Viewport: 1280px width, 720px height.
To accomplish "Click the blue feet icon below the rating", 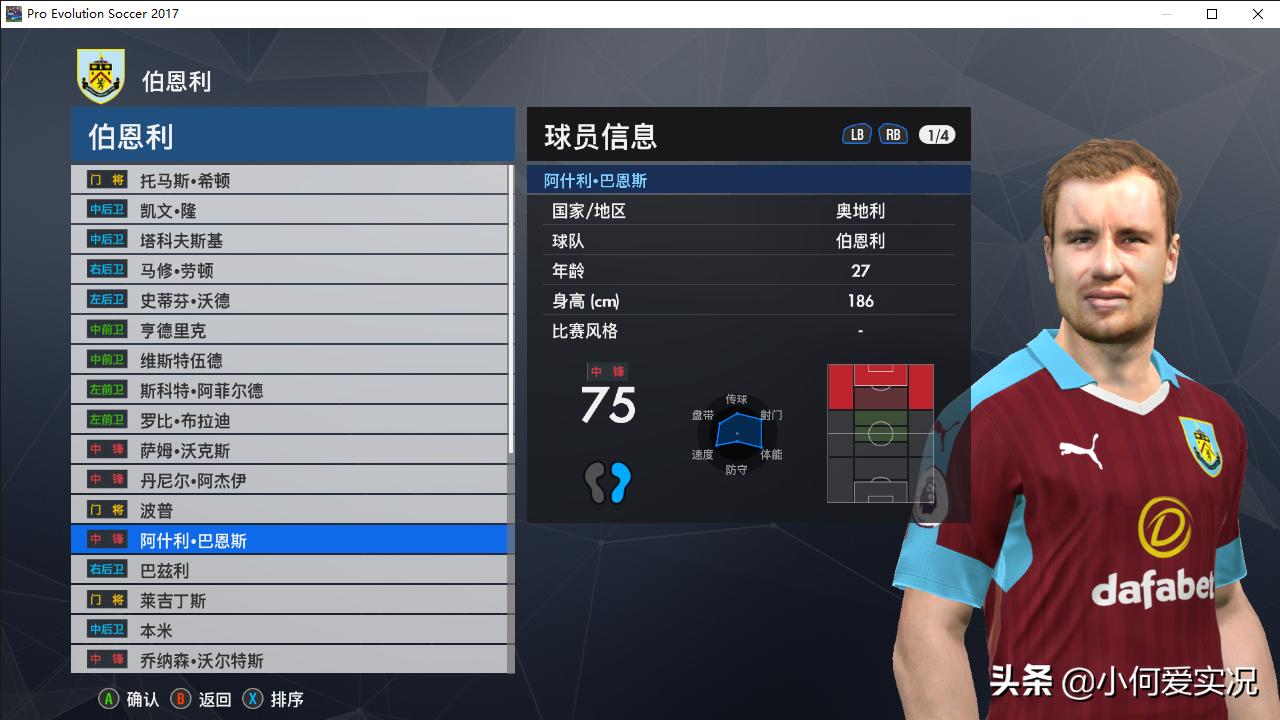I will pos(608,485).
